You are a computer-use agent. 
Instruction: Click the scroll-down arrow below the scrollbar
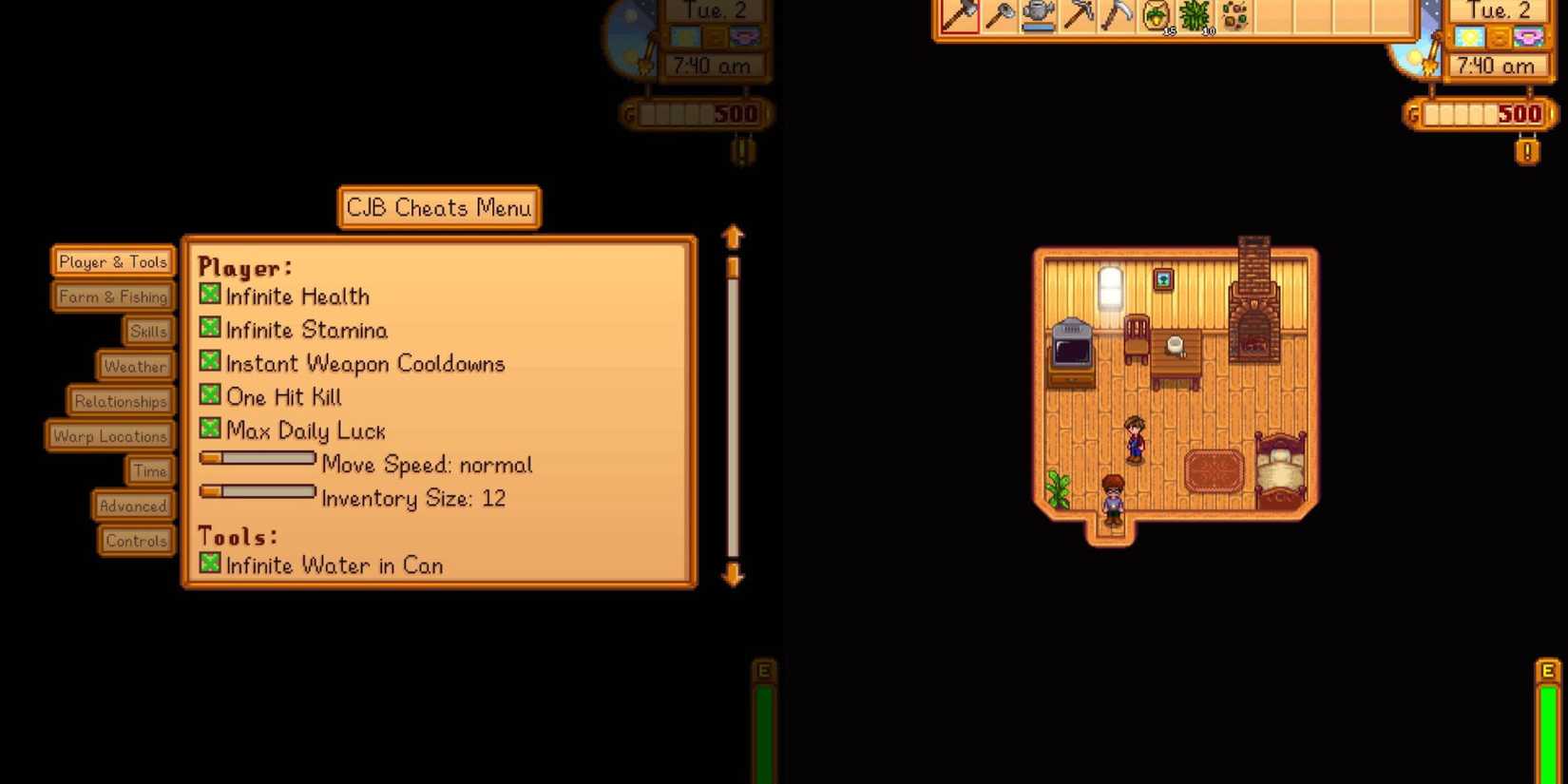tap(732, 576)
